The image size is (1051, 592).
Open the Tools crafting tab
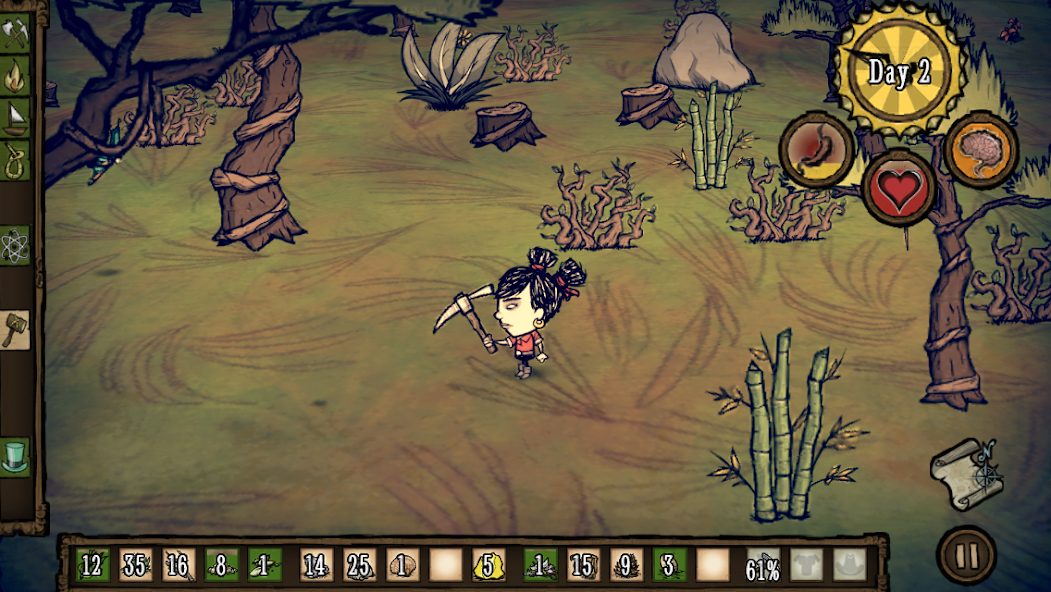point(15,33)
